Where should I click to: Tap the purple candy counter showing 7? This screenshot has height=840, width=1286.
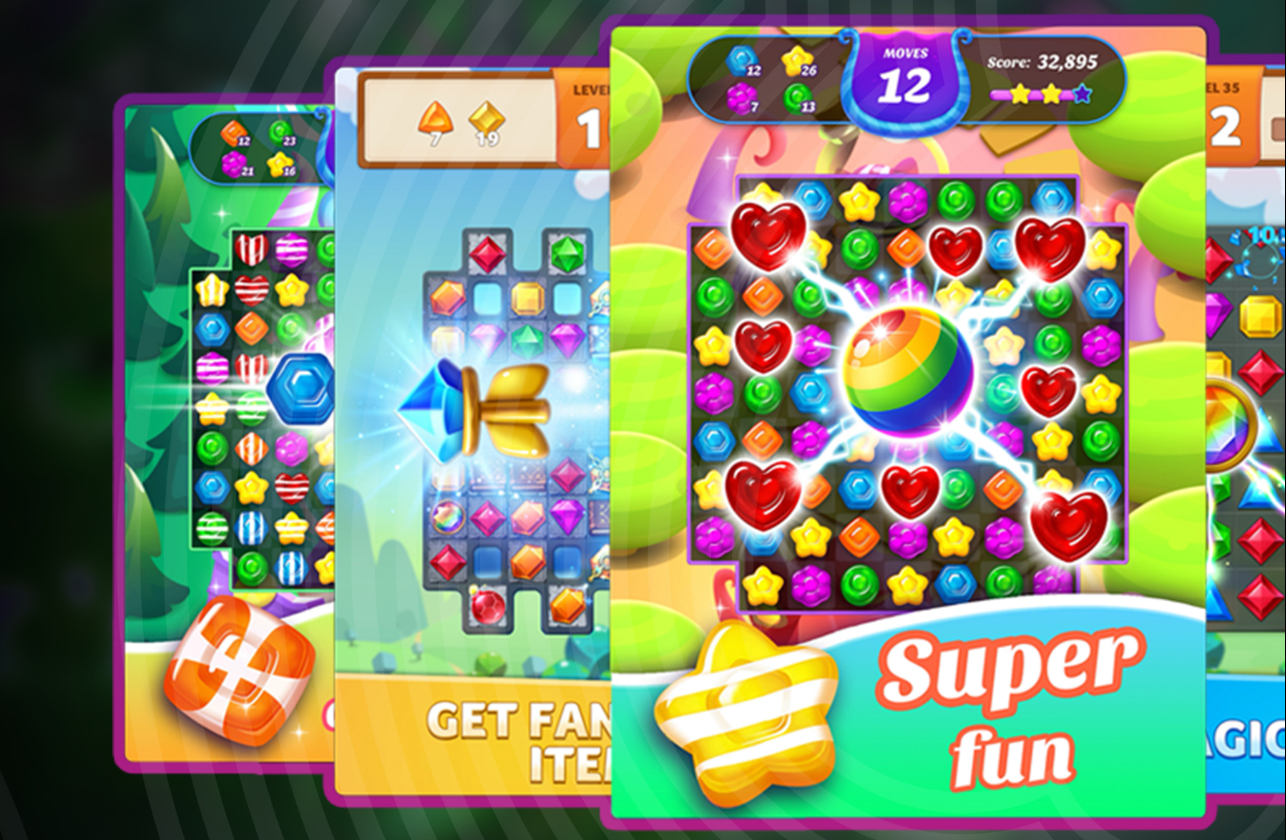click(x=742, y=97)
